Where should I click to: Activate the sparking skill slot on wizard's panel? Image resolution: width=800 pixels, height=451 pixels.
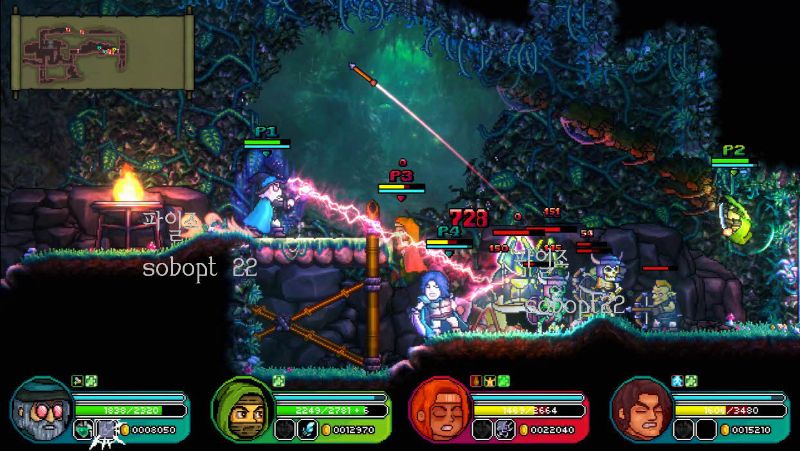coord(107,430)
